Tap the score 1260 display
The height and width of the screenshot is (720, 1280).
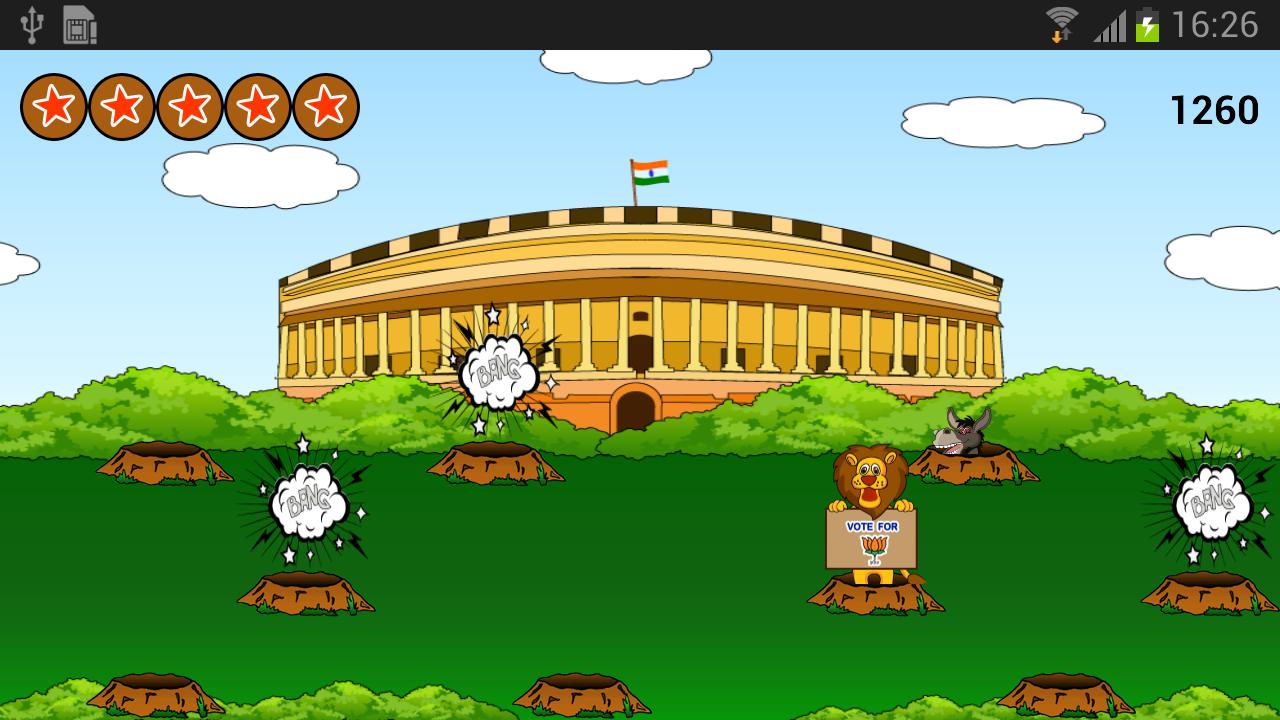1215,108
